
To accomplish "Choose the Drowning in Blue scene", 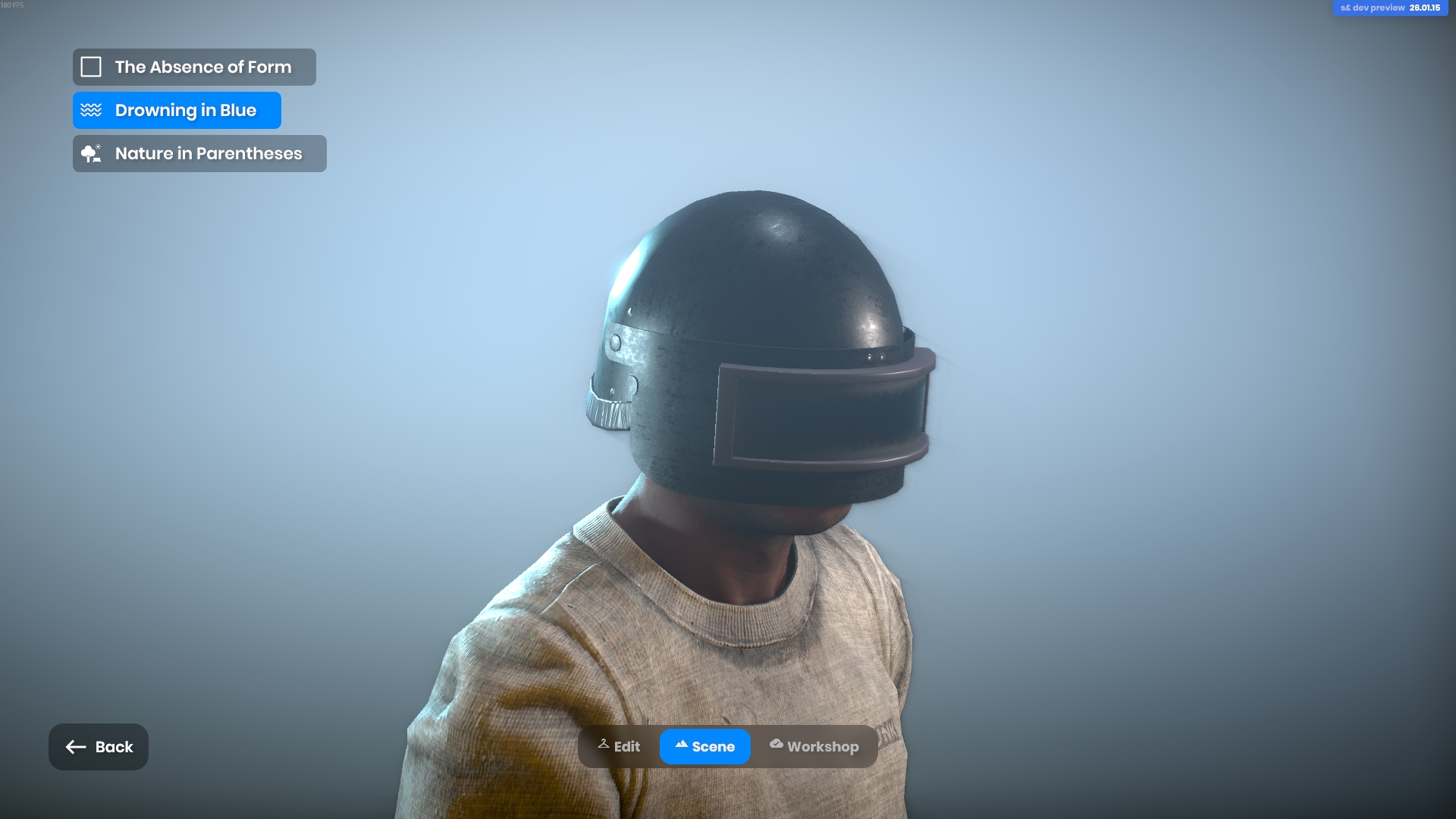I will pyautogui.click(x=177, y=111).
